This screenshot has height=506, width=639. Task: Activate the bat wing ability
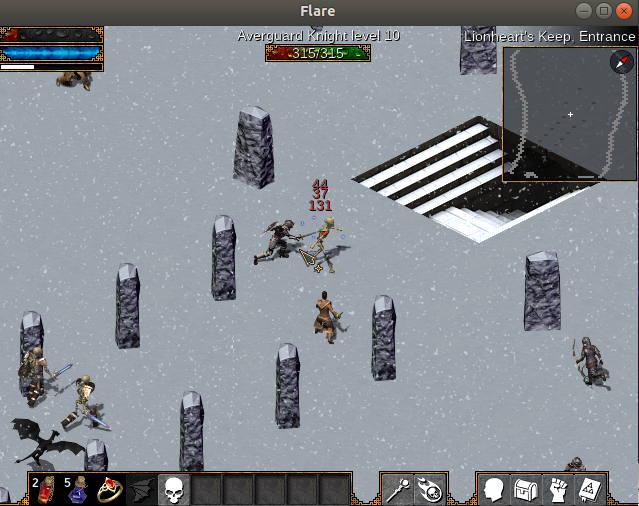142,490
